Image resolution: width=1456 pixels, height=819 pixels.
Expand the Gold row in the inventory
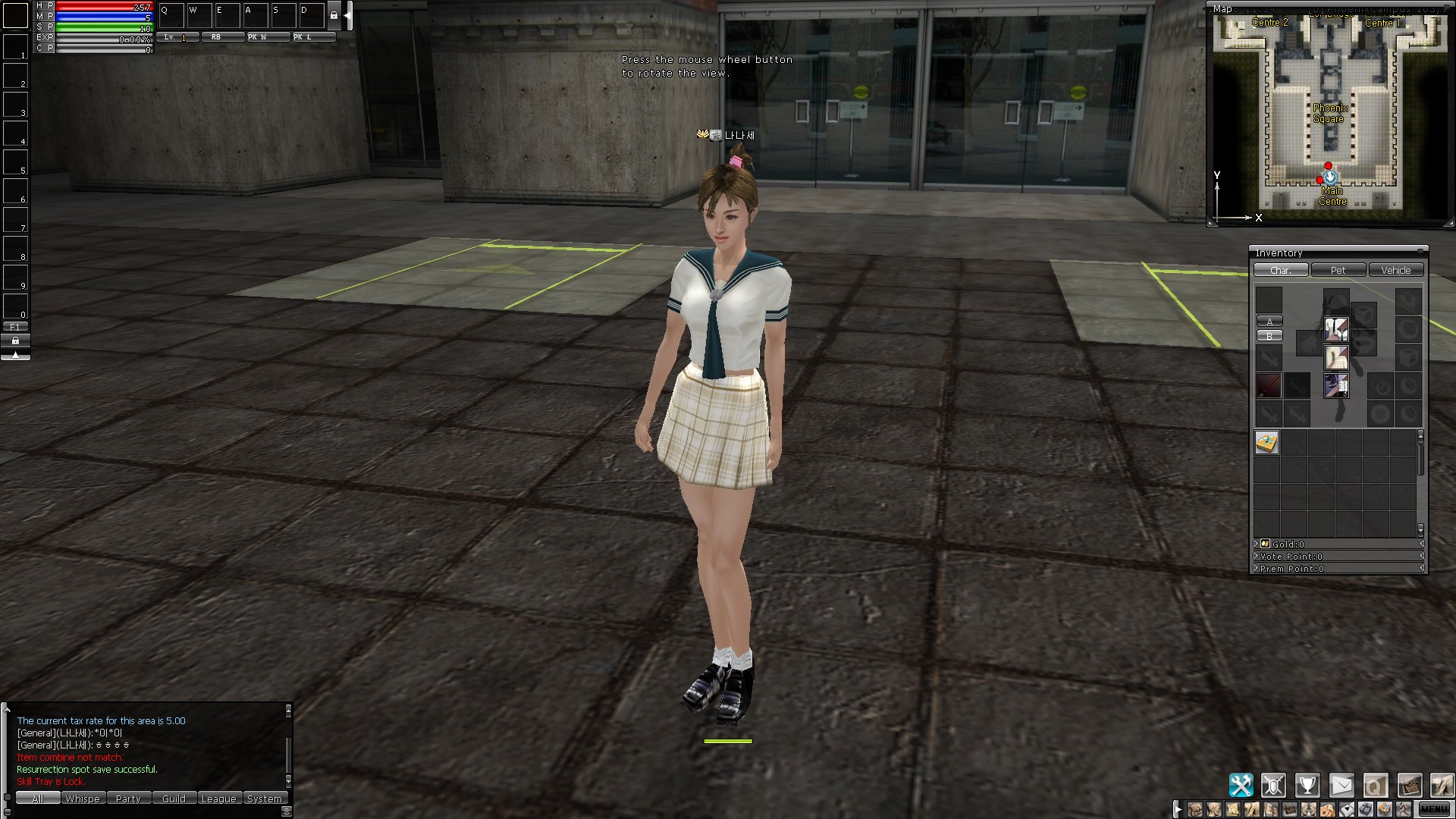point(1257,544)
